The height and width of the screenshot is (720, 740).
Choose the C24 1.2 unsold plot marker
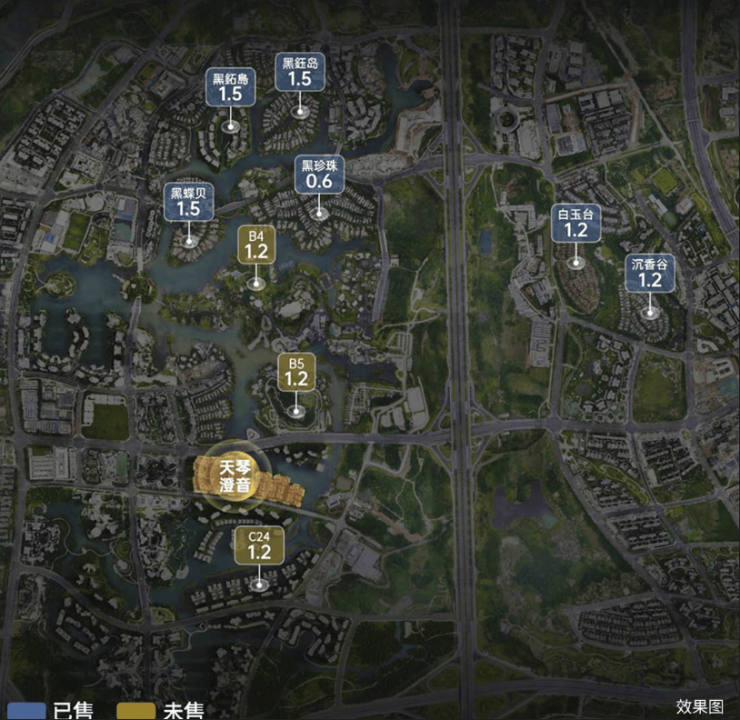(x=260, y=545)
